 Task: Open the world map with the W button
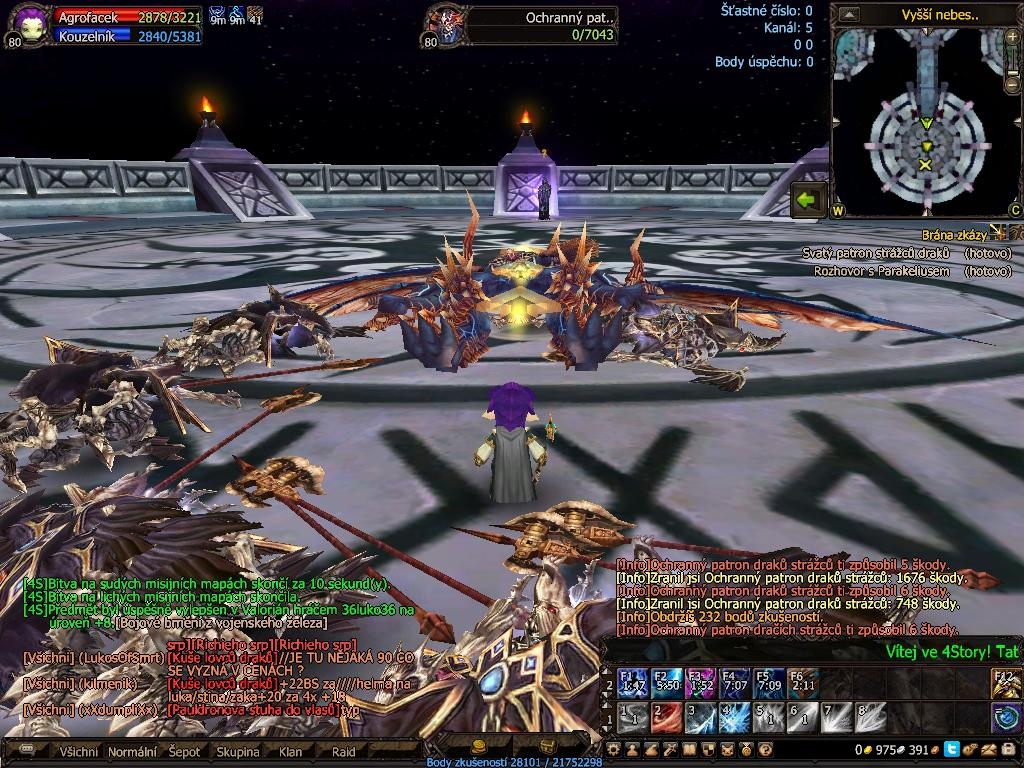point(838,211)
